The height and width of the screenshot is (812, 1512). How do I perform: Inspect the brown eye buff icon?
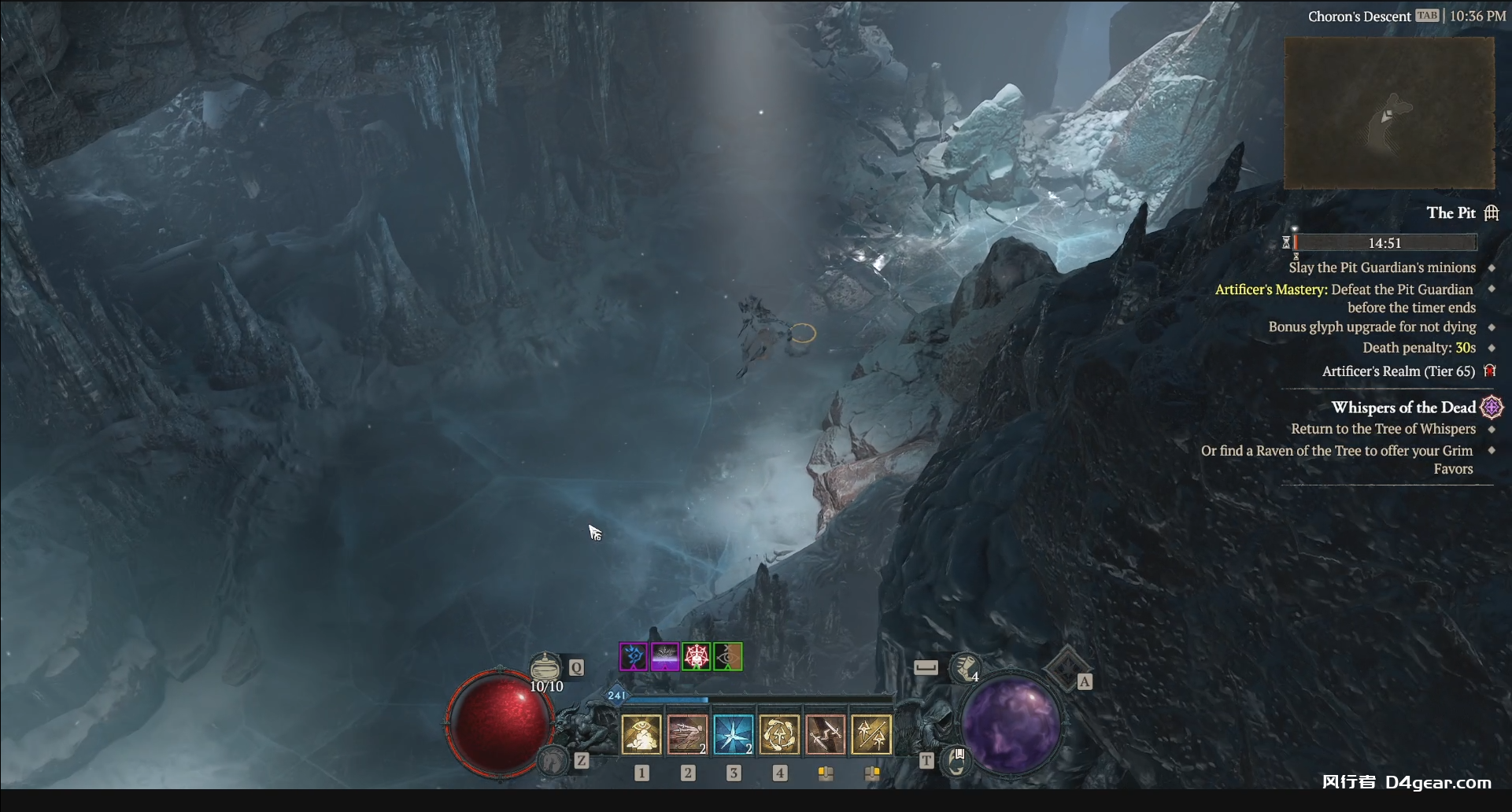(728, 656)
